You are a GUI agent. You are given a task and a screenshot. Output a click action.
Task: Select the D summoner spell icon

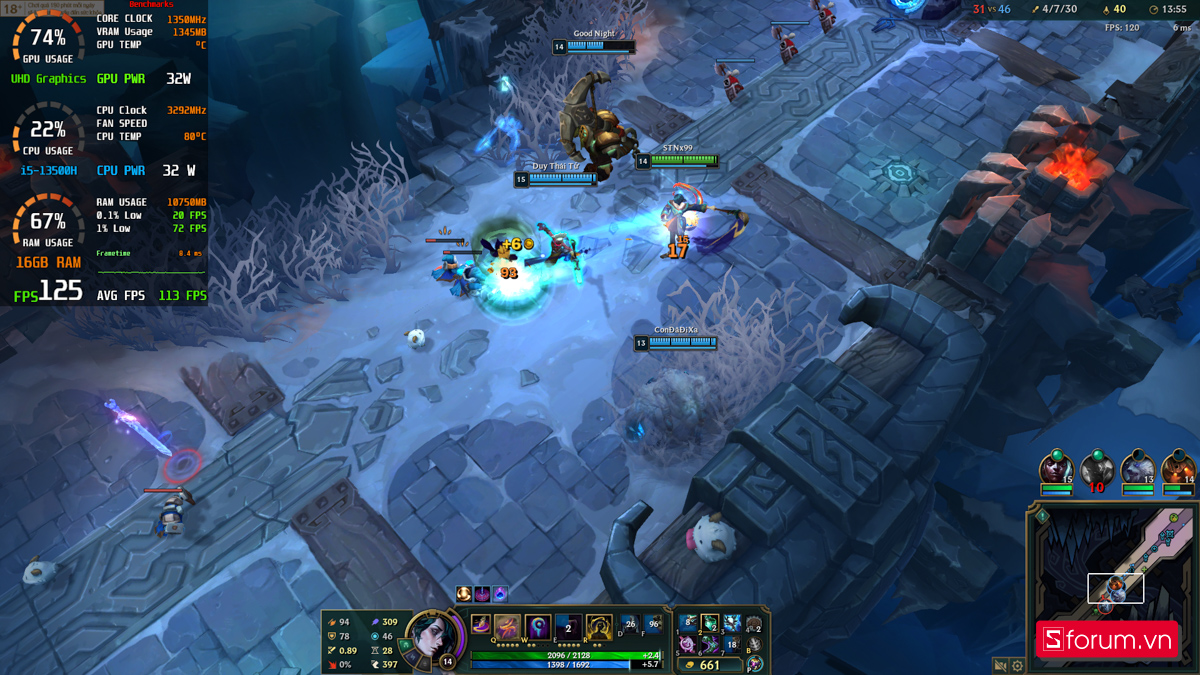point(629,625)
